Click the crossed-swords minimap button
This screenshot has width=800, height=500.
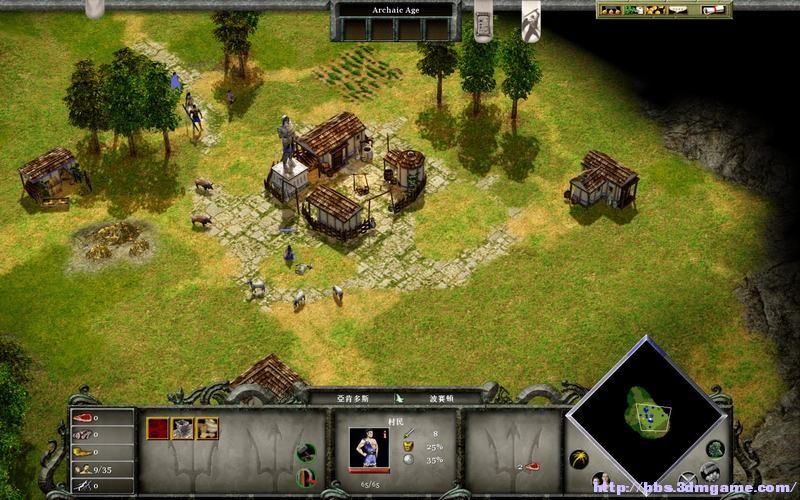(687, 479)
